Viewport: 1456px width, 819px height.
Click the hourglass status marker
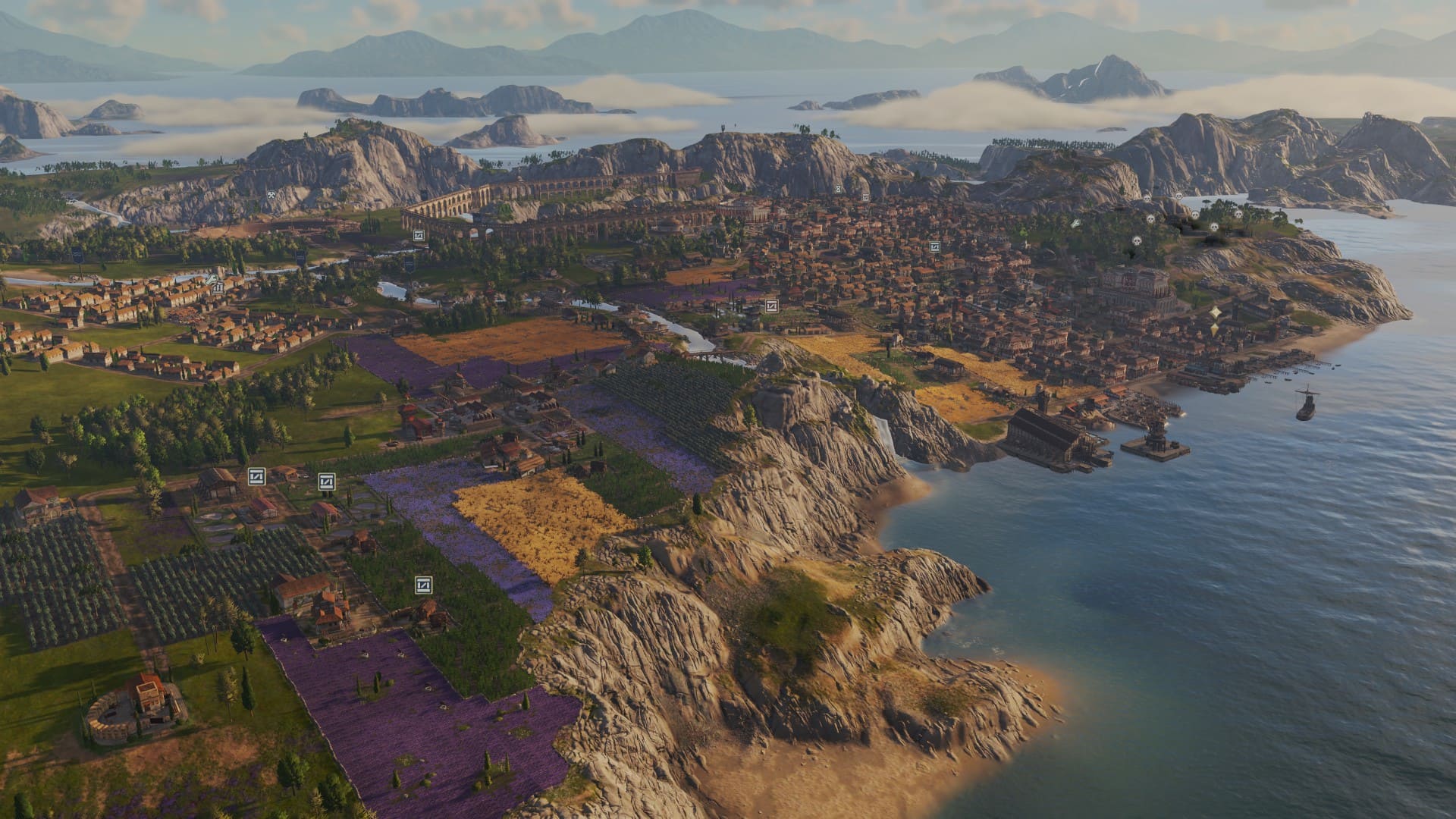[838, 188]
